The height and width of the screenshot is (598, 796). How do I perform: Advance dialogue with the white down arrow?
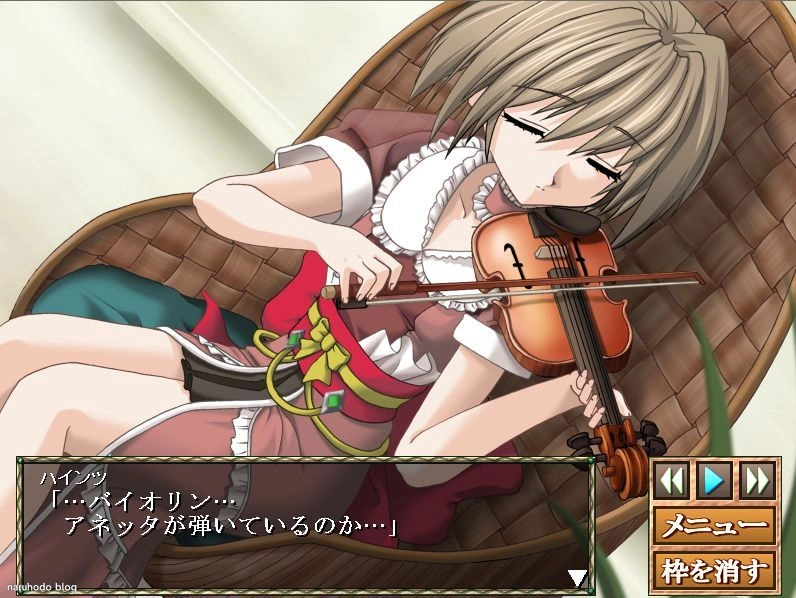(577, 577)
